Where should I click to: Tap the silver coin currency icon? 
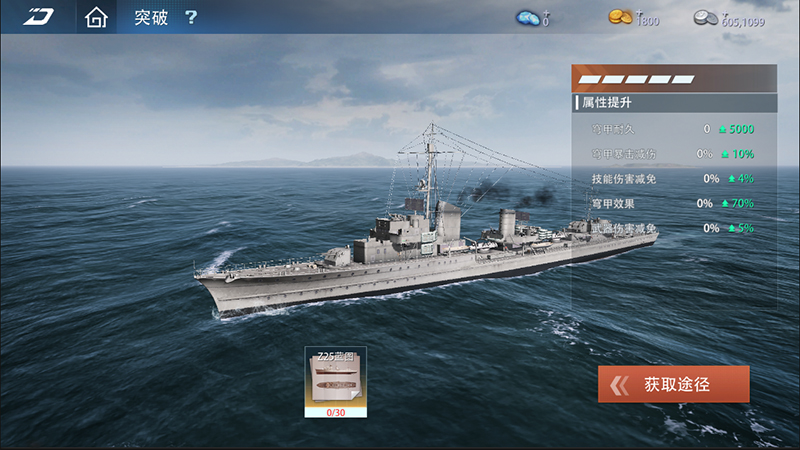pyautogui.click(x=707, y=17)
